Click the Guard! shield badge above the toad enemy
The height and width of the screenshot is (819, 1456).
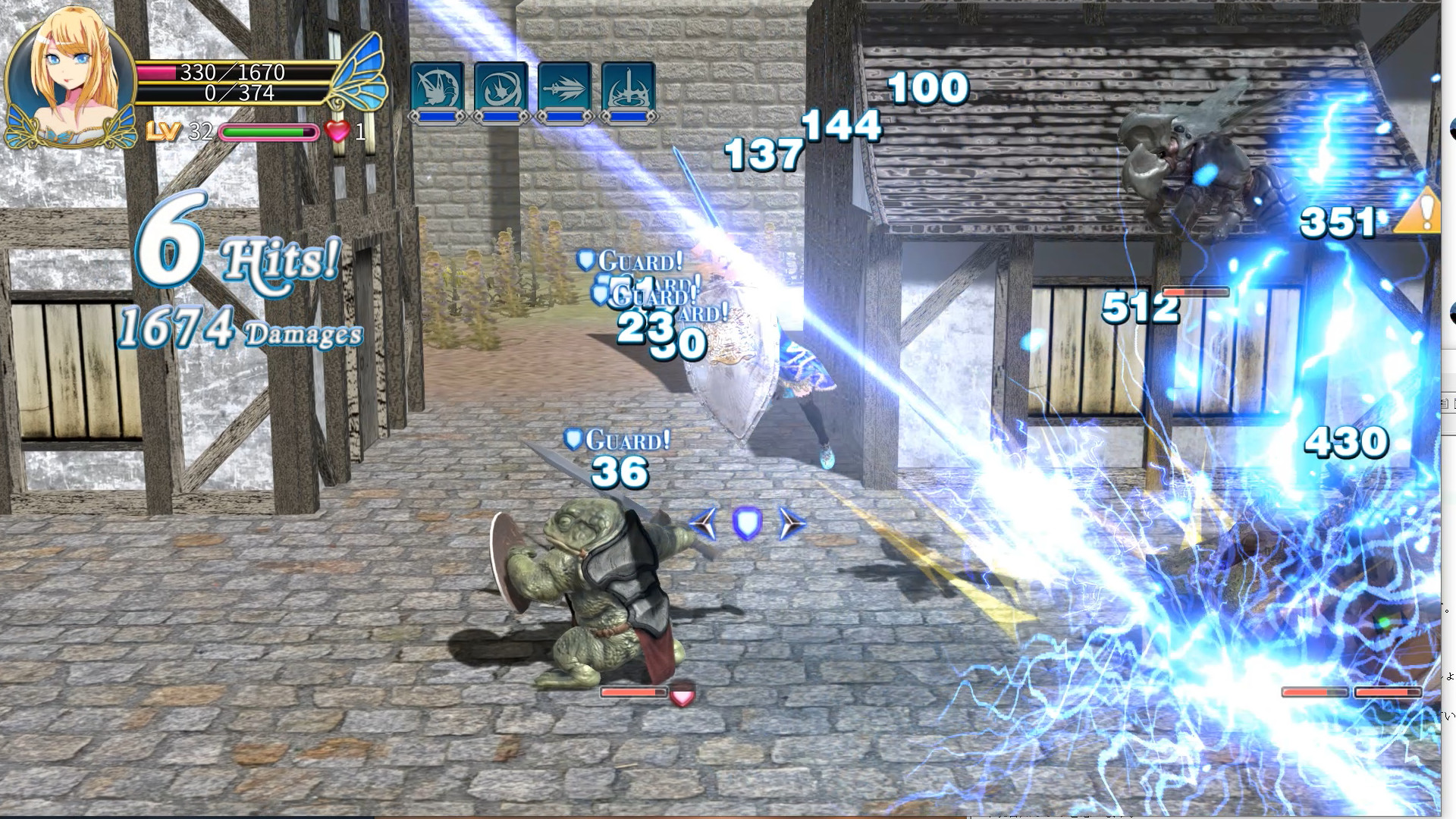pyautogui.click(x=574, y=439)
